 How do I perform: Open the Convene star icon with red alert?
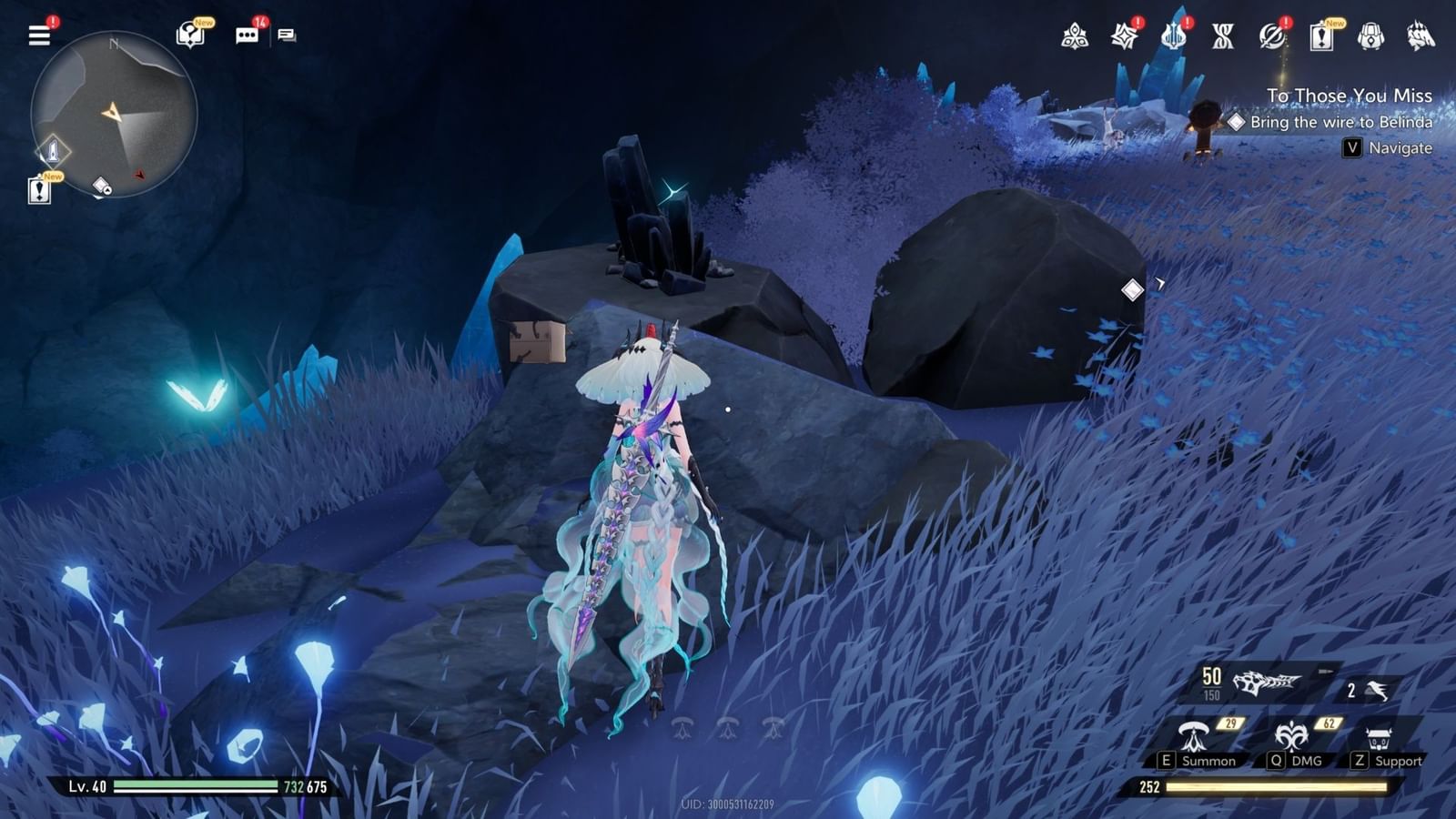[1125, 37]
